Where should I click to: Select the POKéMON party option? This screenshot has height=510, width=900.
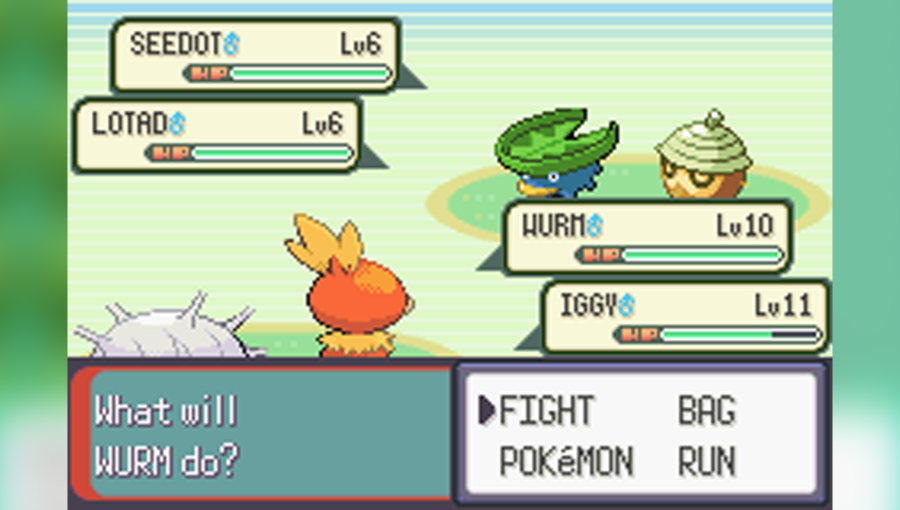pyautogui.click(x=565, y=462)
